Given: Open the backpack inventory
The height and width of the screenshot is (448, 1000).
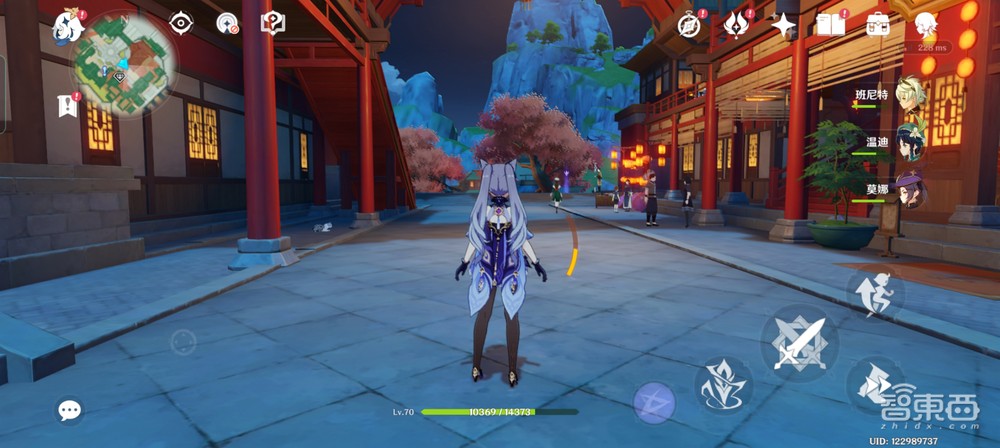Looking at the screenshot, I should click(878, 25).
